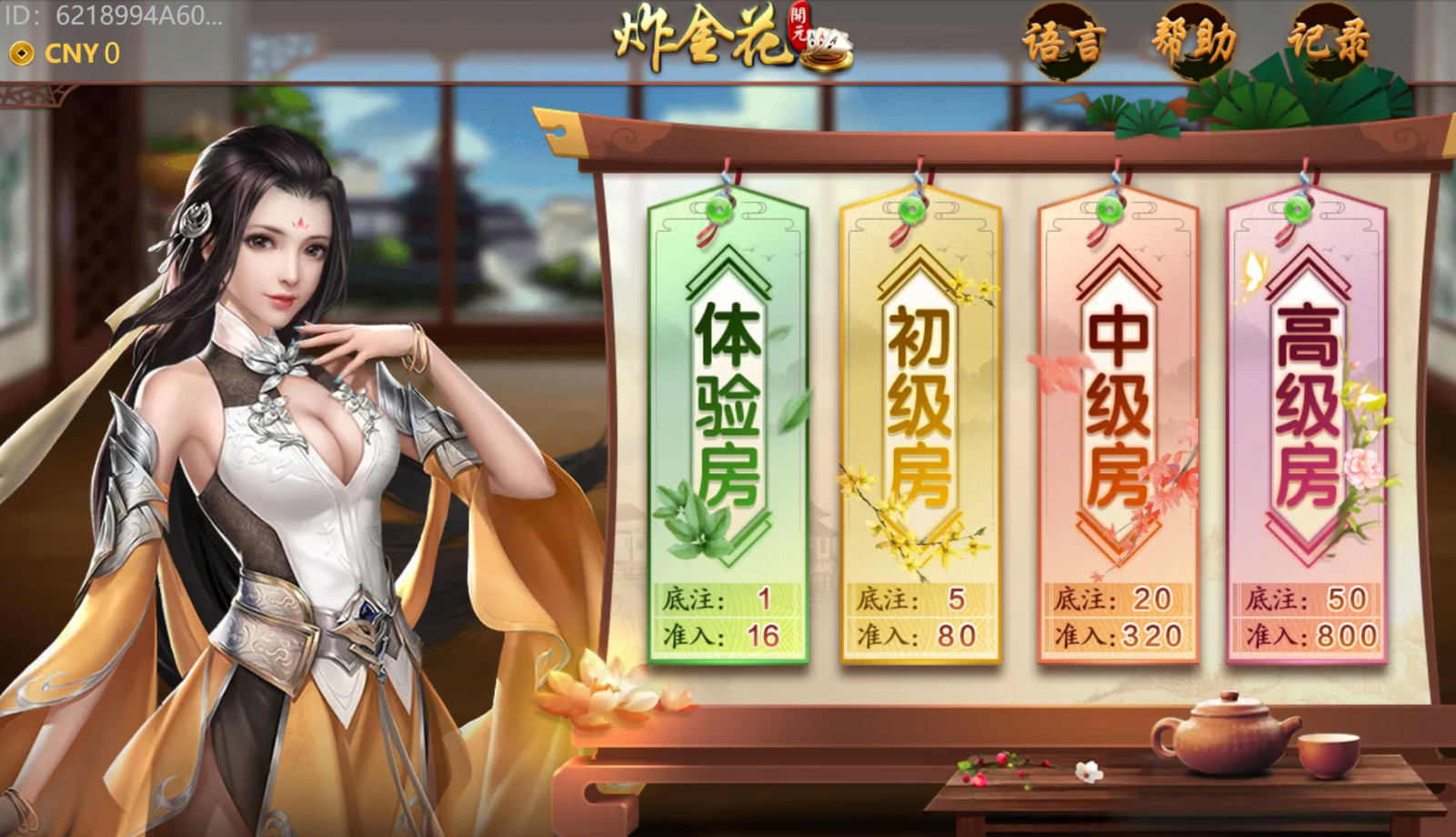The height and width of the screenshot is (837, 1456).
Task: Open the 语言 language settings icon
Action: click(x=1067, y=41)
